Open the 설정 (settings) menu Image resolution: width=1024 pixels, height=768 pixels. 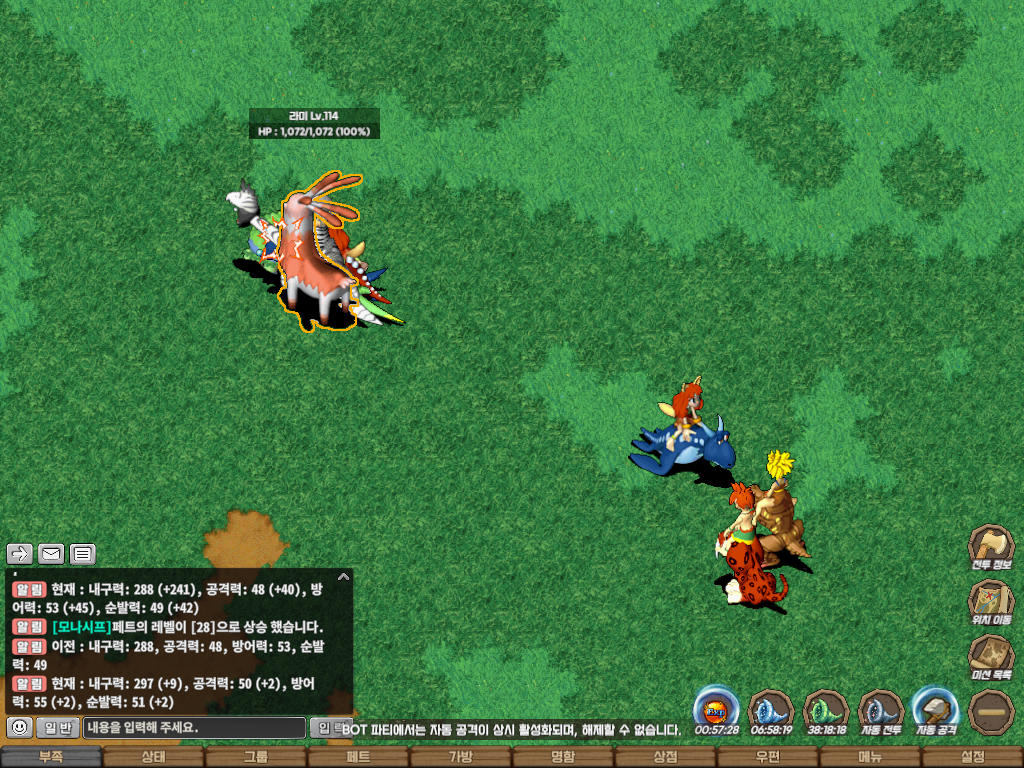point(972,757)
